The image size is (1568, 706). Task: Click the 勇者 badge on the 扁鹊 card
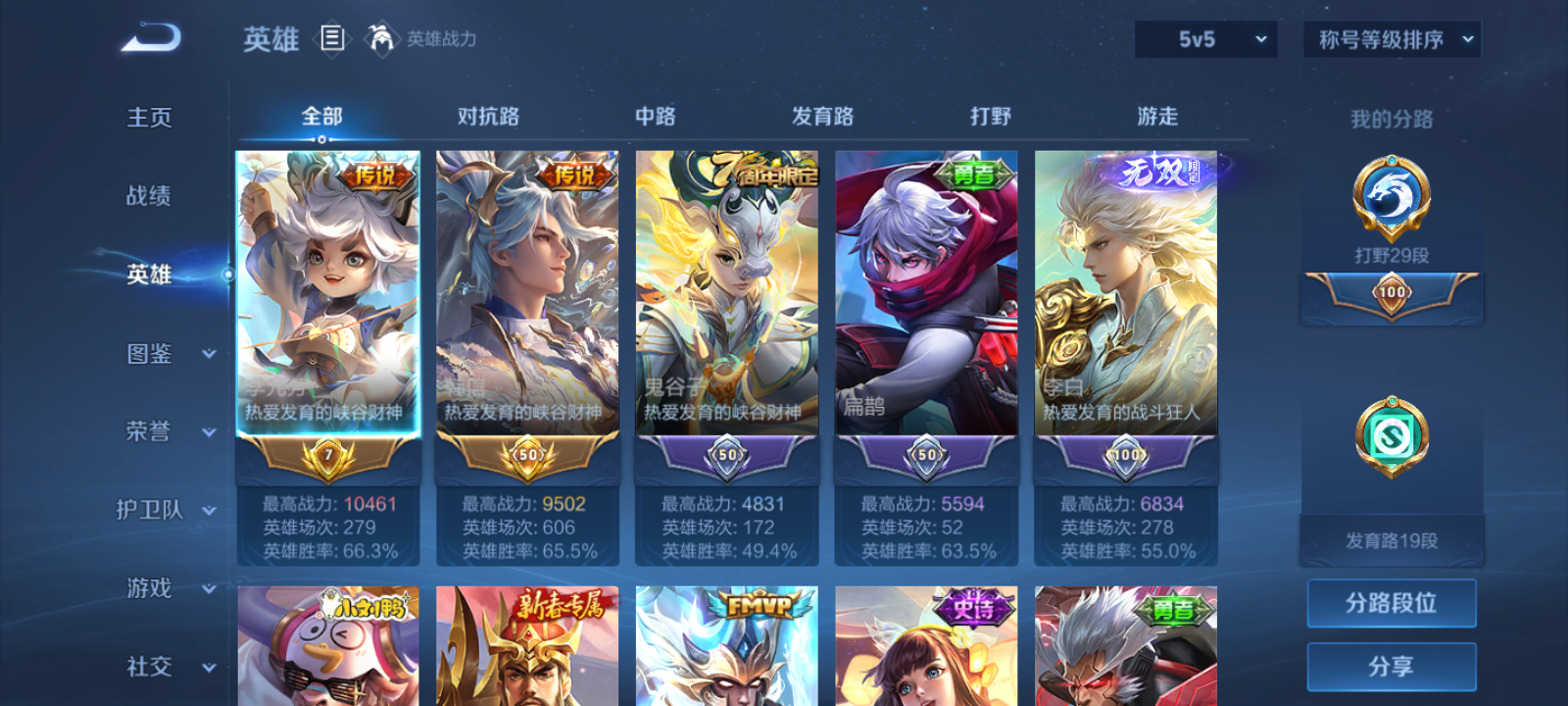(x=975, y=176)
